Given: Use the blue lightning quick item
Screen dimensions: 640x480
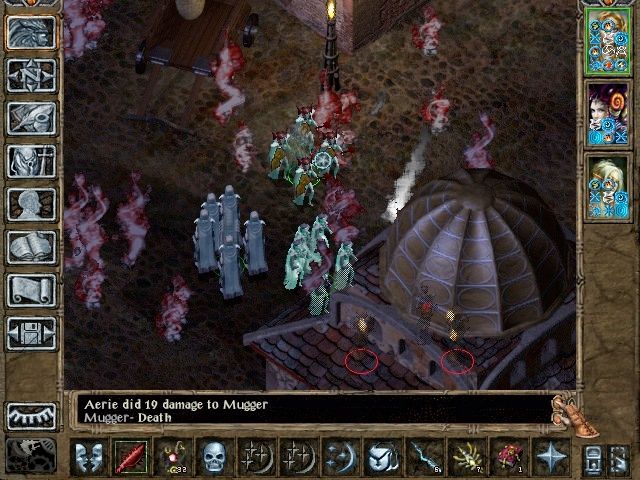Looking at the screenshot, I should [x=423, y=457].
